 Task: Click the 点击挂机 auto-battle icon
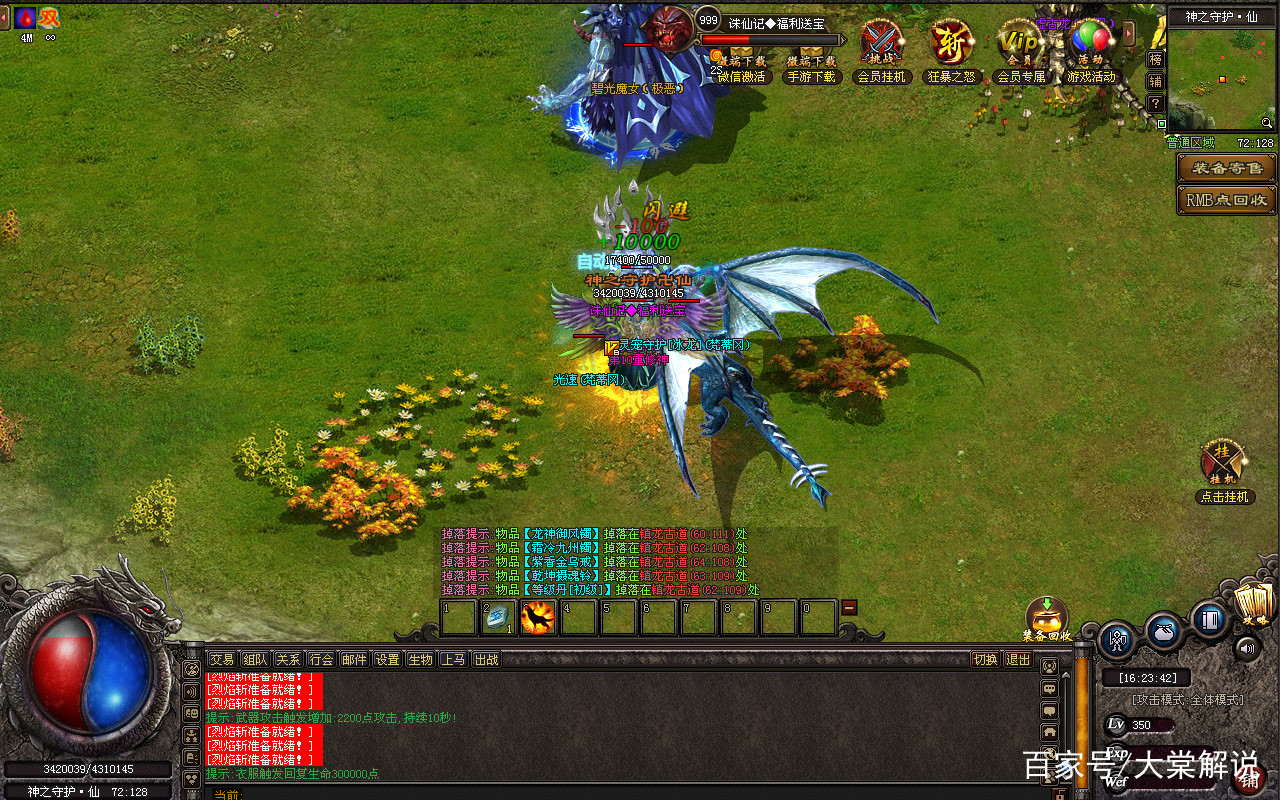tap(1223, 463)
